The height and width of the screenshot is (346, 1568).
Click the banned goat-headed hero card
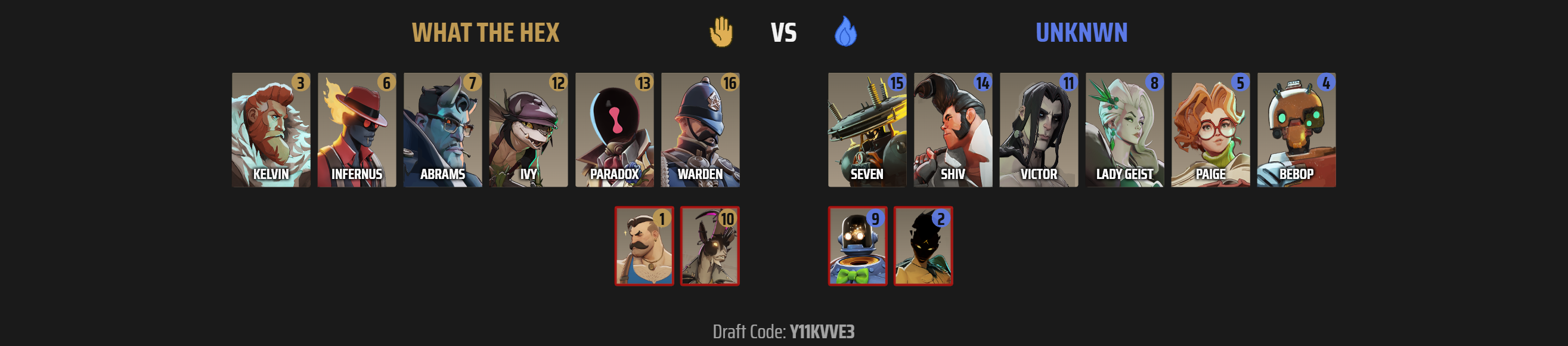[709, 246]
